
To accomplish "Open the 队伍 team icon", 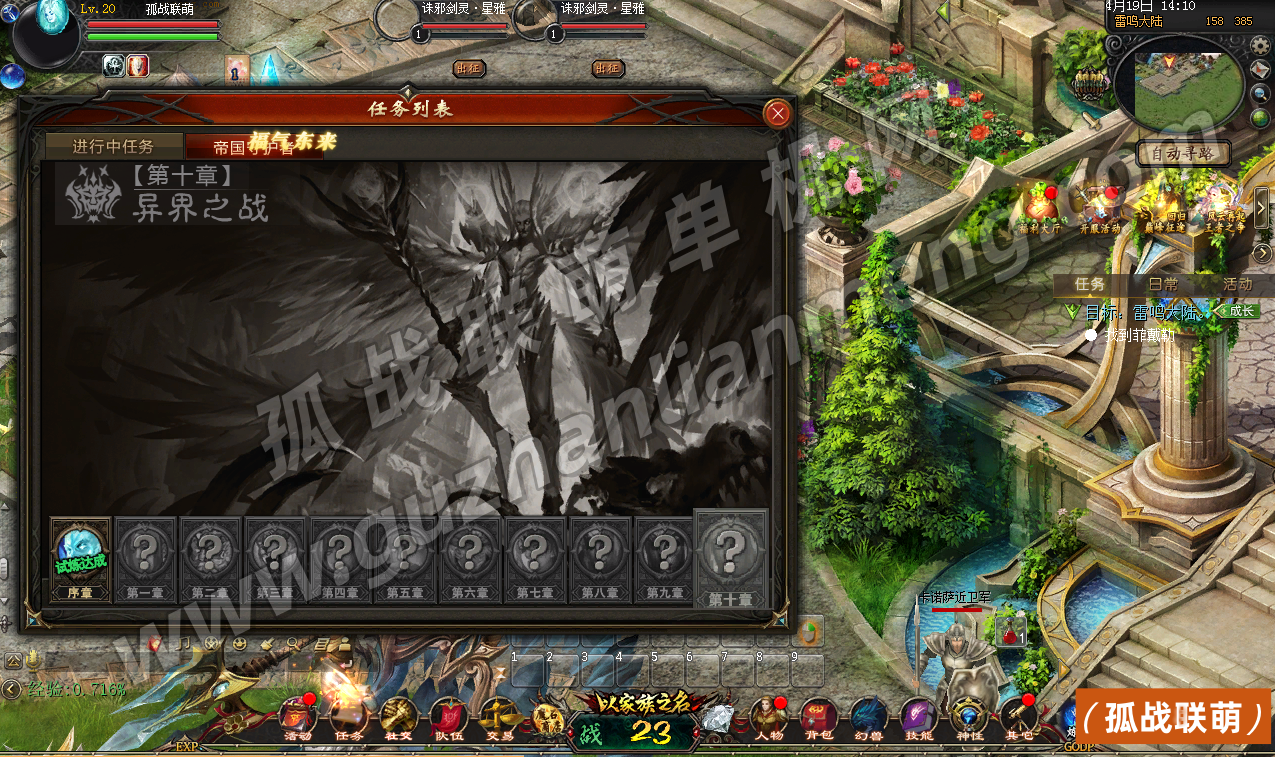I will pos(449,718).
